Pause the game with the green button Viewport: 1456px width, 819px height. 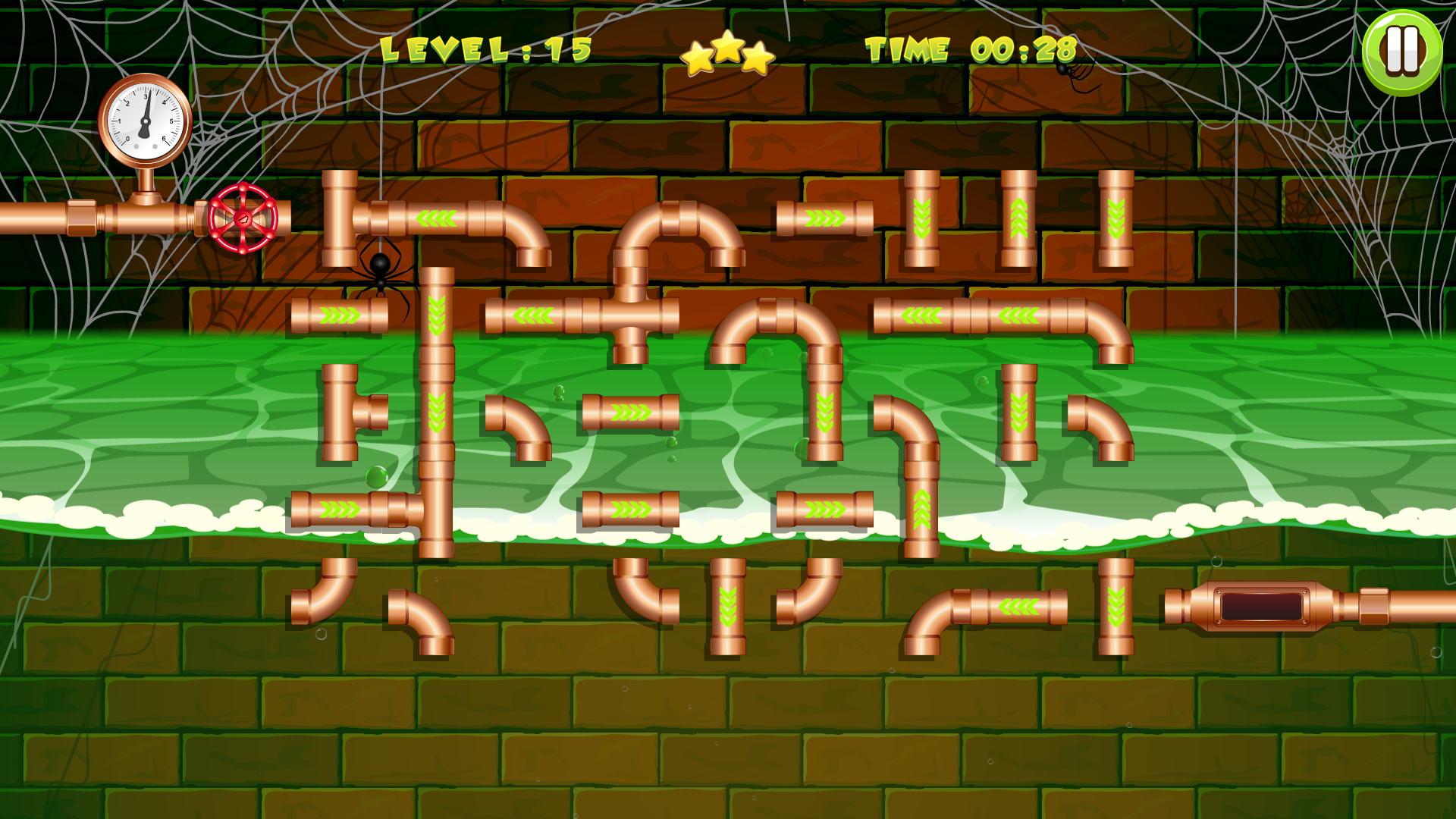1401,52
